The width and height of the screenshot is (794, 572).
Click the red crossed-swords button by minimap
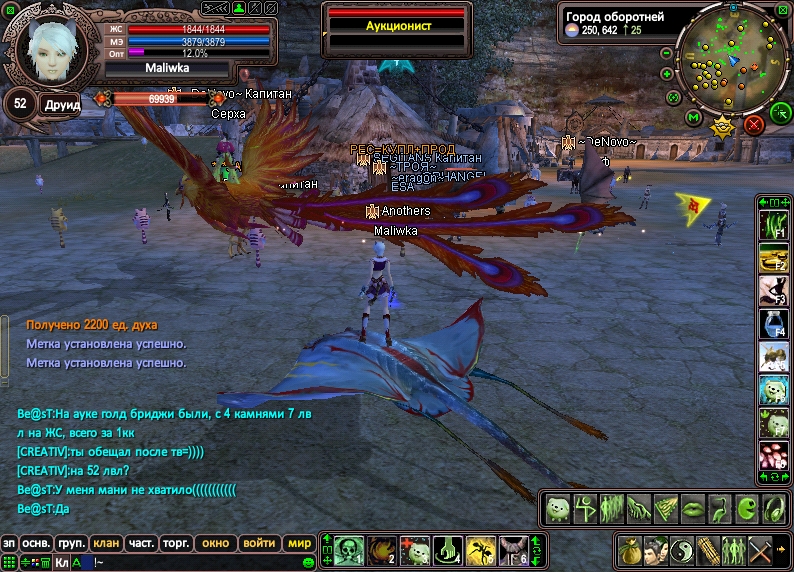[x=754, y=124]
